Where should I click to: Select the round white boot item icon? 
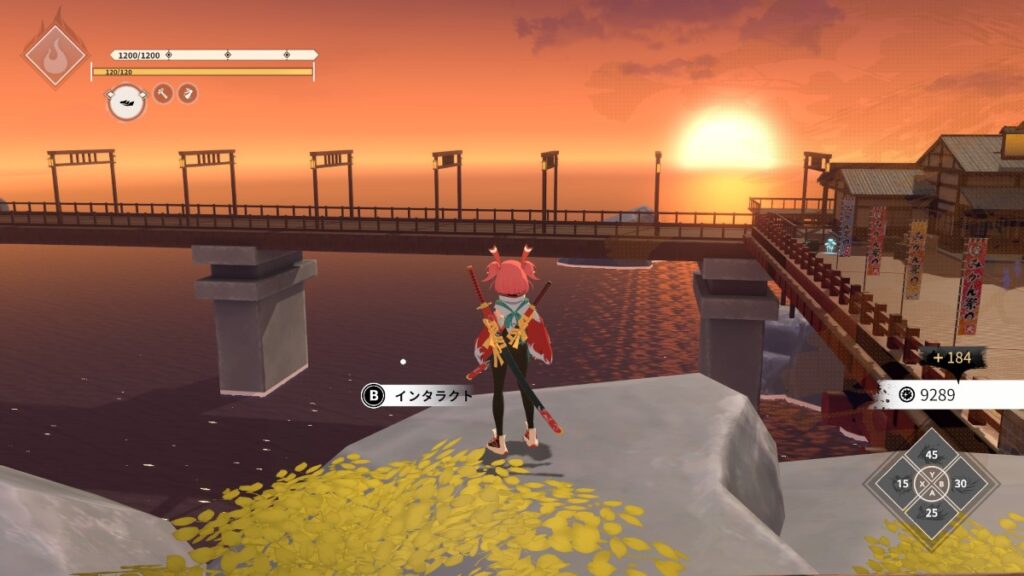pos(126,101)
